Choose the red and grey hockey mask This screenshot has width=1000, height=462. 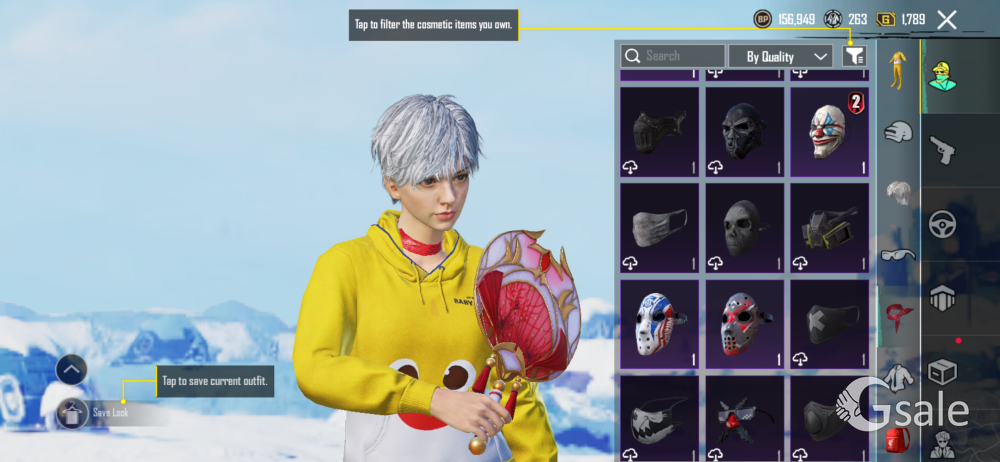(744, 323)
